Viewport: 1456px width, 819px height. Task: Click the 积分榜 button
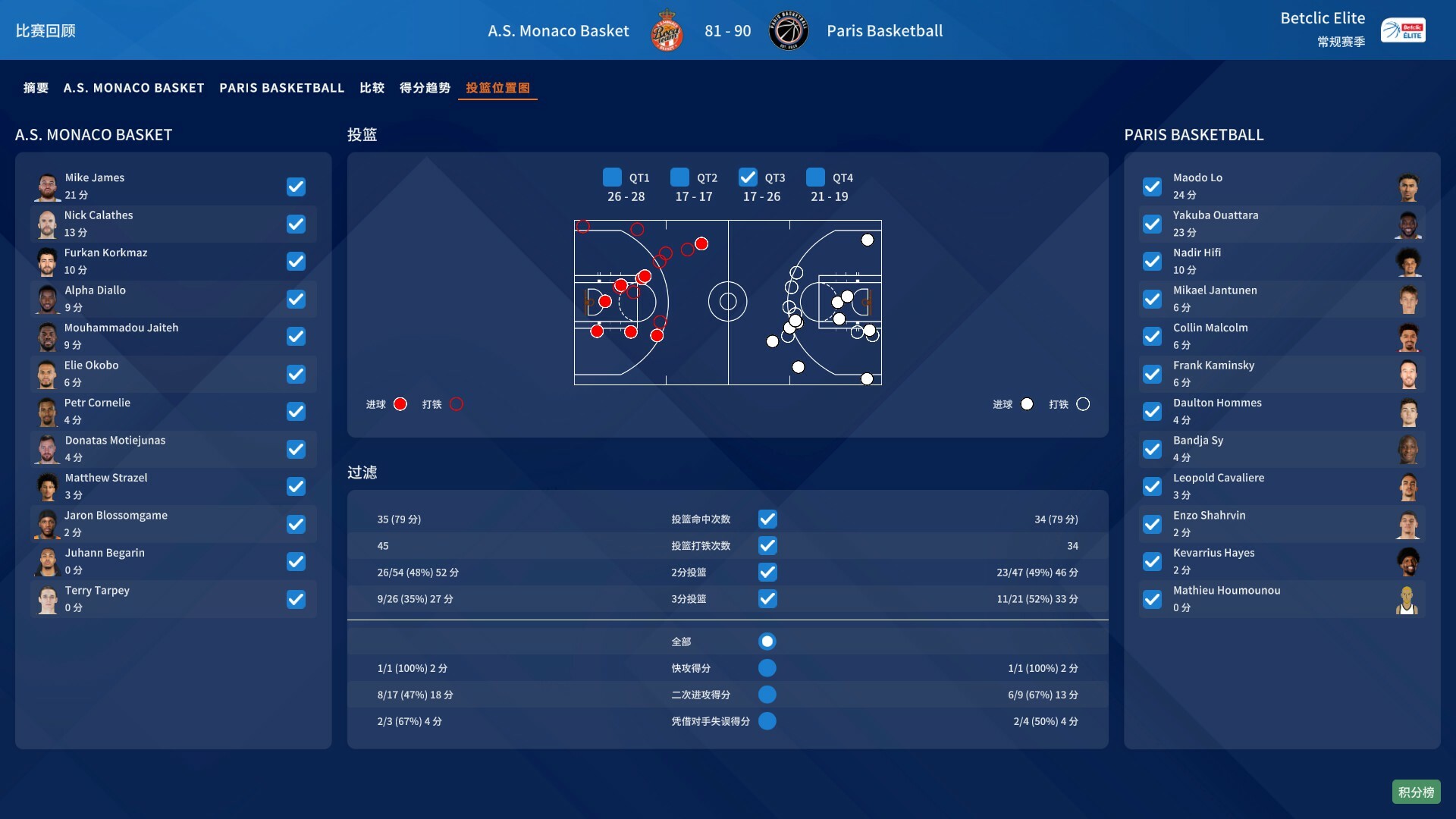(x=1416, y=791)
